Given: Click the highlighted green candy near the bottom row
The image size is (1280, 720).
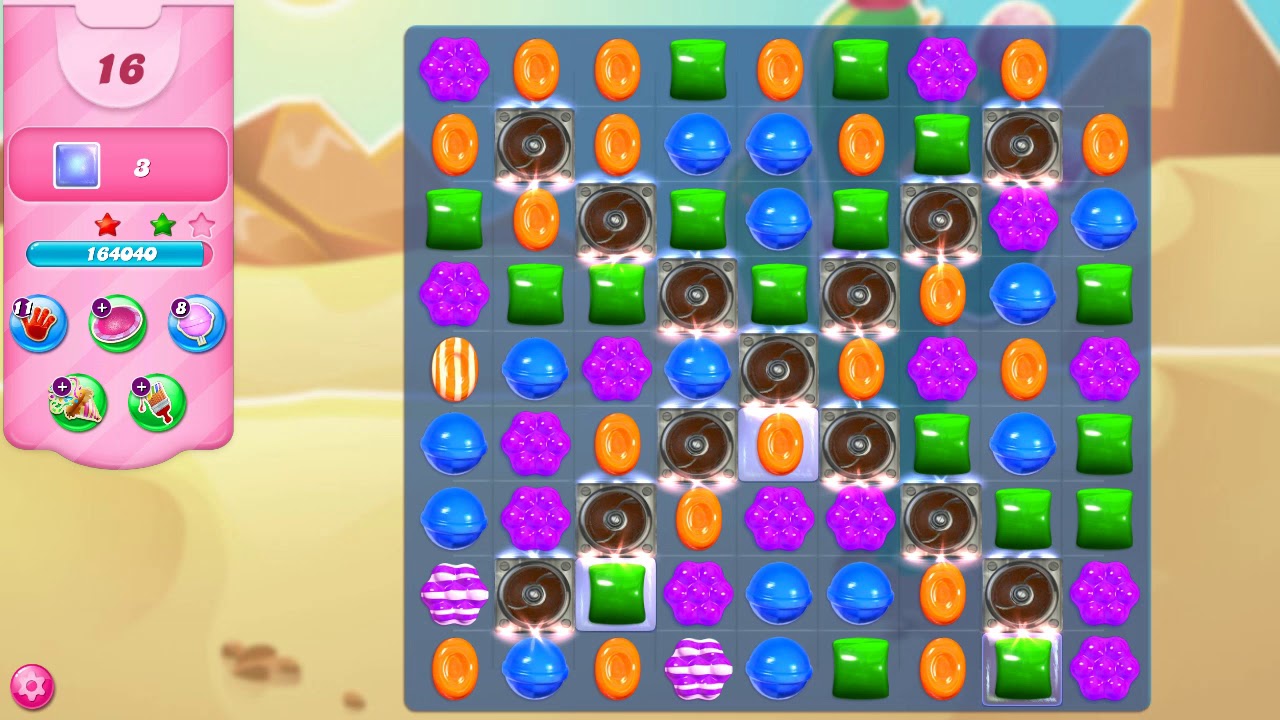Looking at the screenshot, I should point(616,592).
